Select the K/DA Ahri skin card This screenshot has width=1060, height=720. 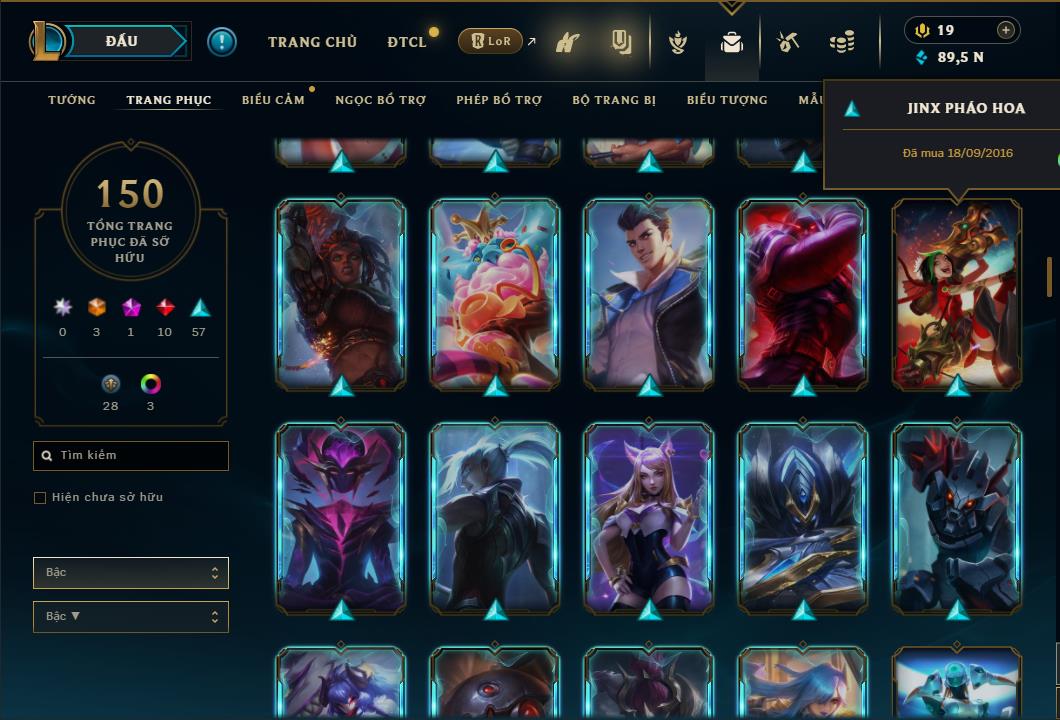pos(648,518)
